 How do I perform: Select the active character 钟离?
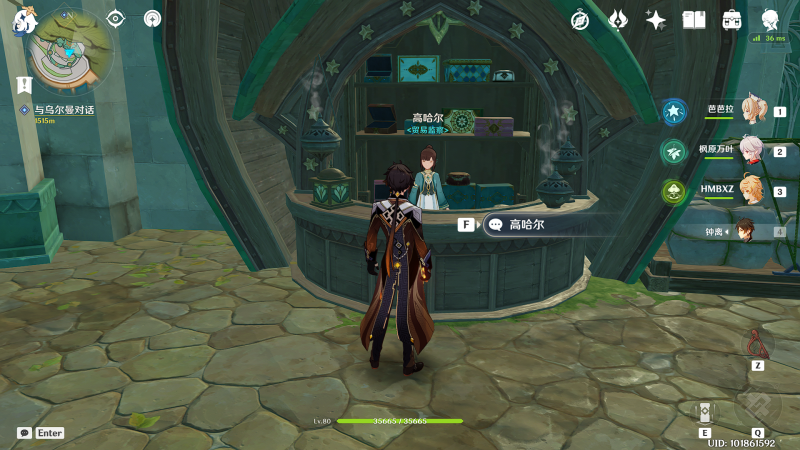point(745,232)
